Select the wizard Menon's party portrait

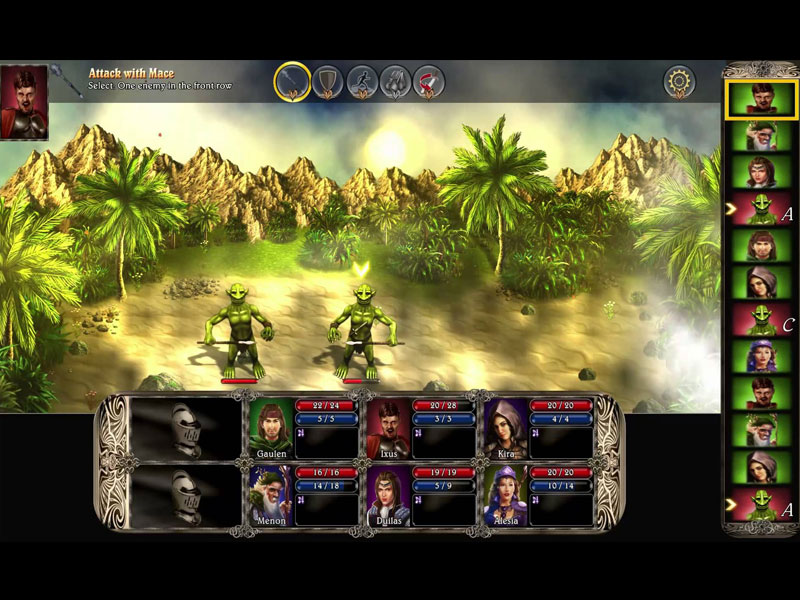pos(270,491)
